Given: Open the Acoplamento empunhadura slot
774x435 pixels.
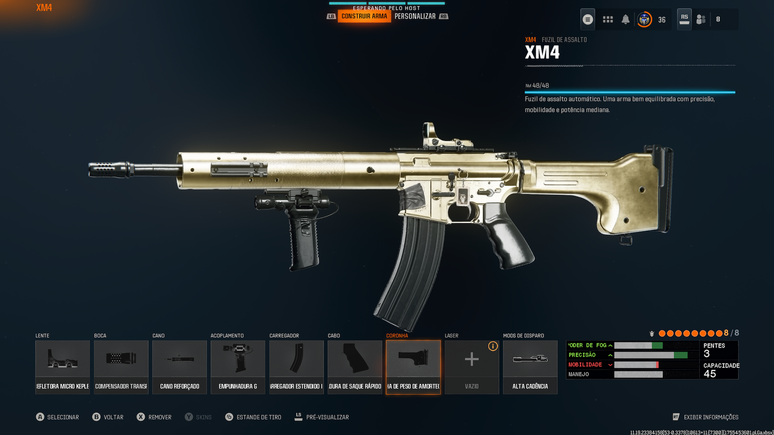Looking at the screenshot, I should click(x=238, y=366).
